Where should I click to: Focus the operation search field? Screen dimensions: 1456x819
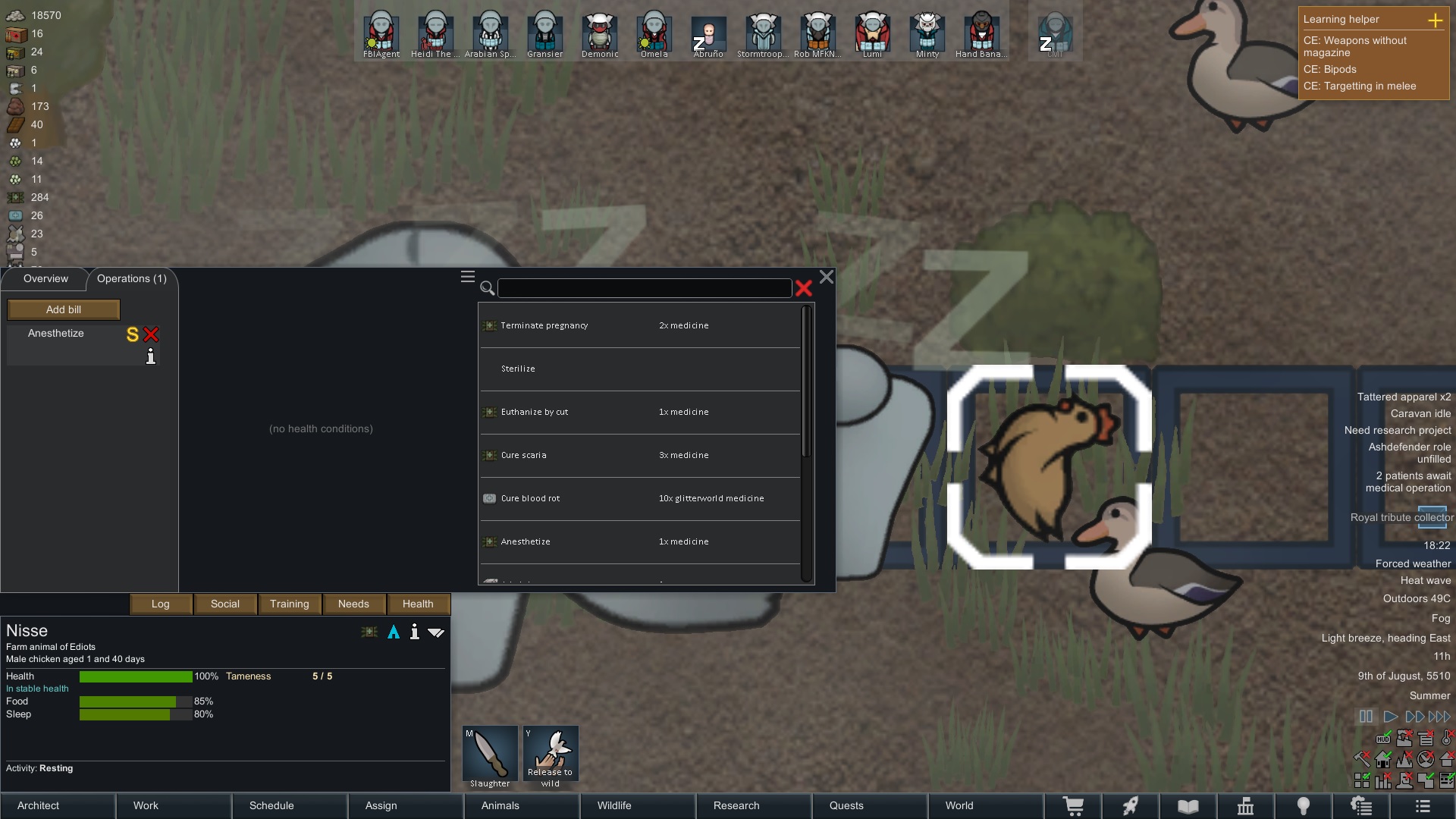[645, 288]
